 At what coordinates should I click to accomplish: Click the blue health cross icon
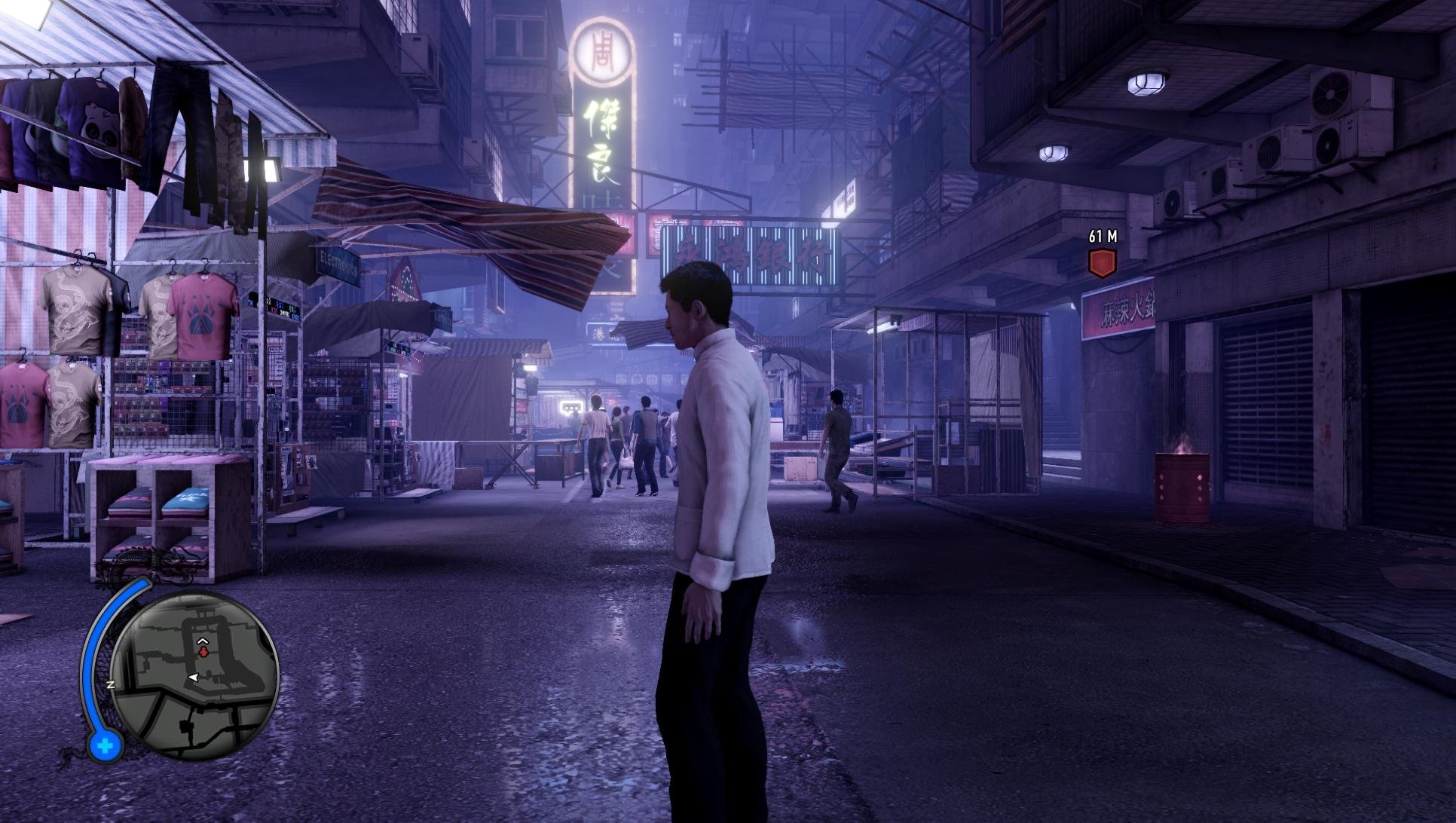105,746
